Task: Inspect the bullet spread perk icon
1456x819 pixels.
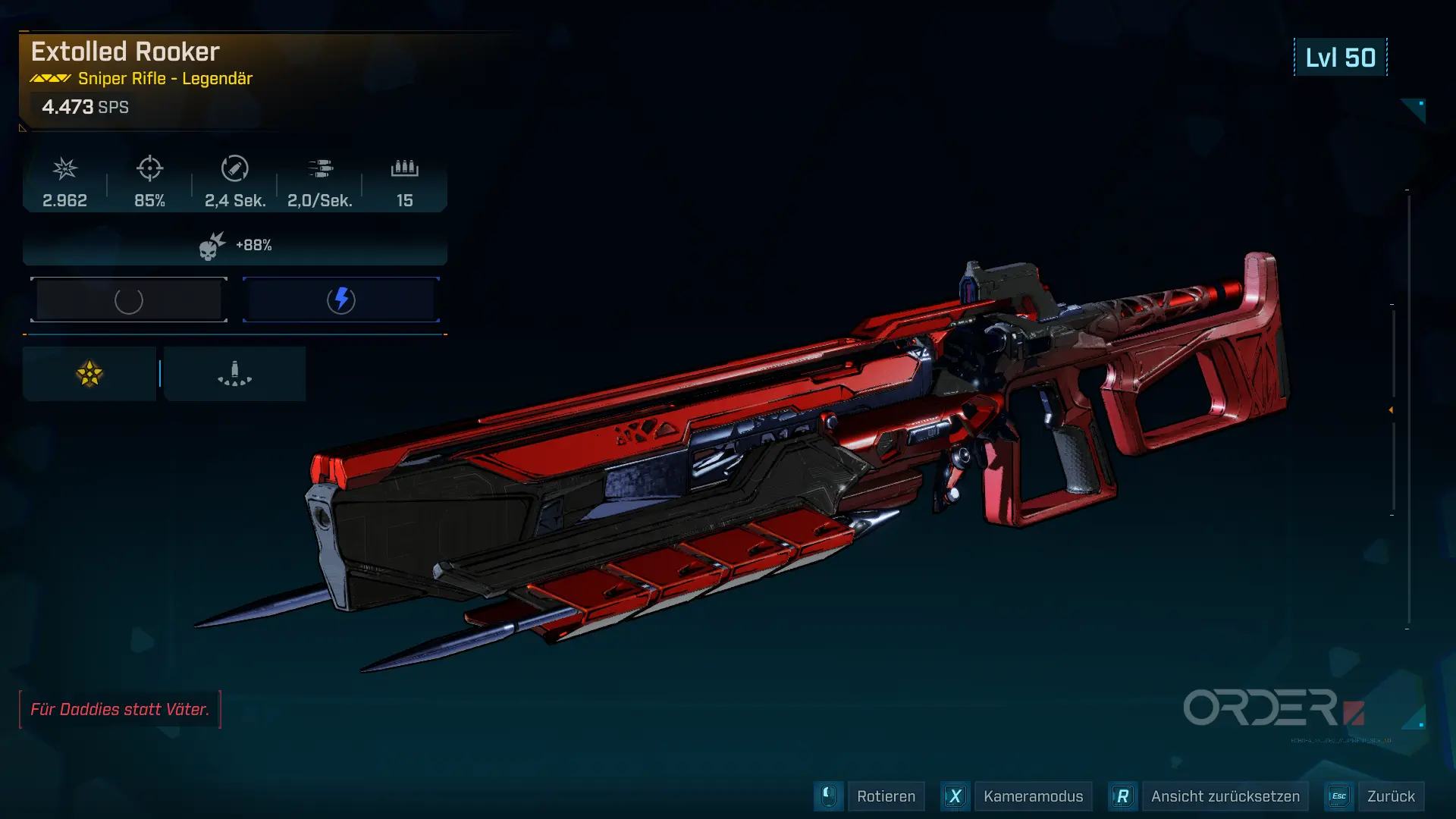Action: [x=234, y=374]
